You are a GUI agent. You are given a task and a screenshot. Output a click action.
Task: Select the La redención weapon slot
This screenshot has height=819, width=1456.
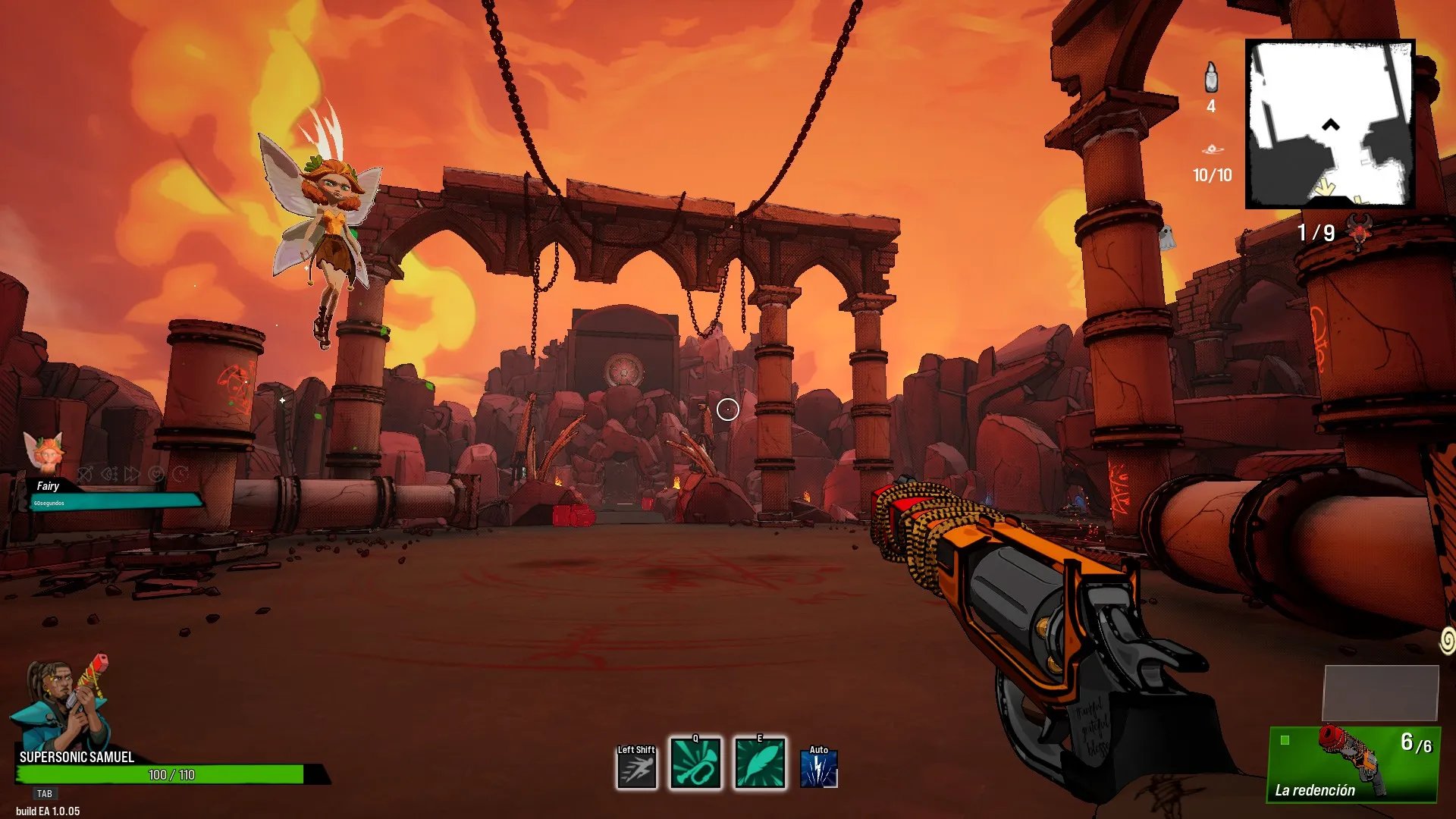[x=1354, y=764]
